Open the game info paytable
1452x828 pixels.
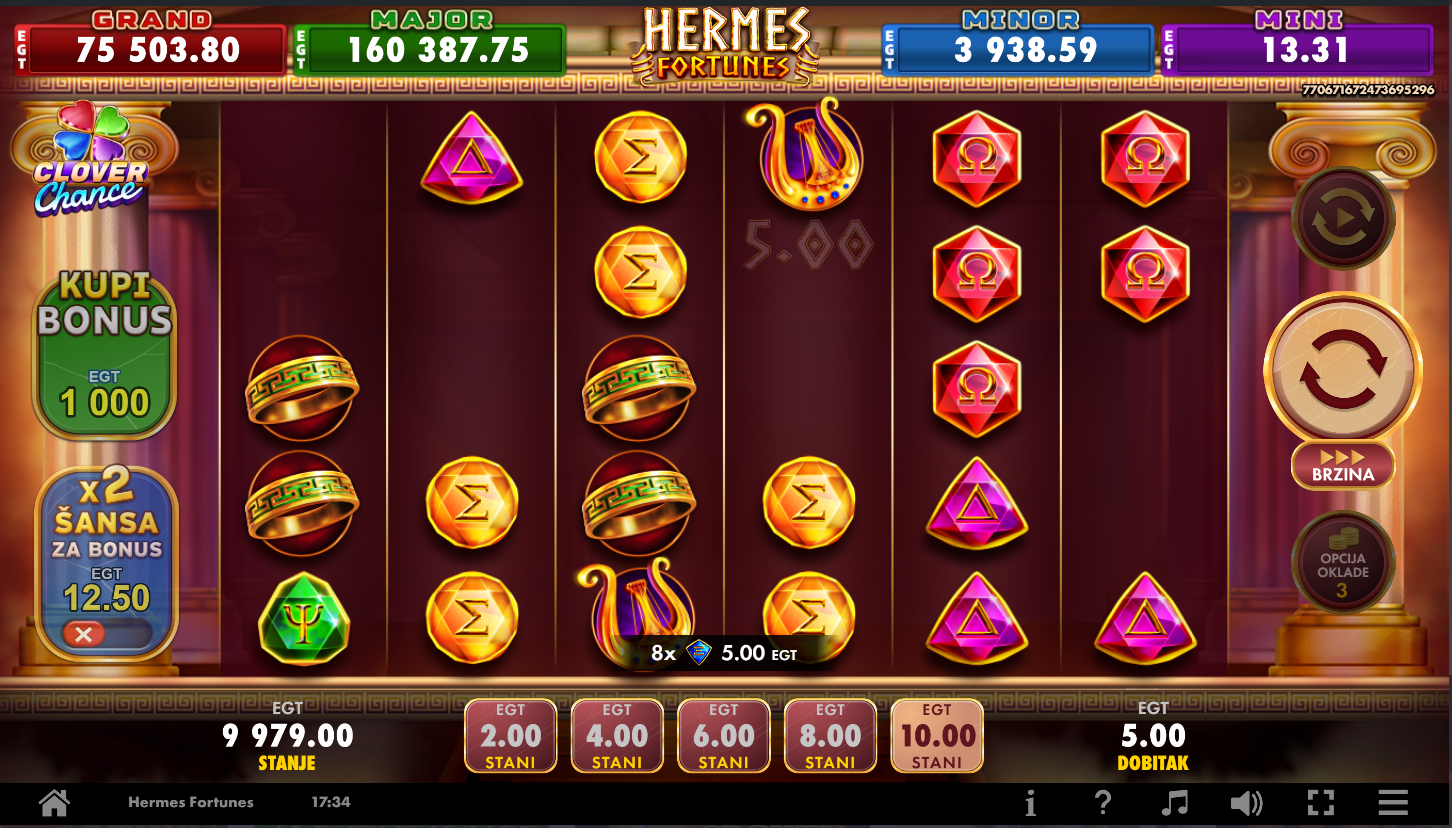point(1030,802)
